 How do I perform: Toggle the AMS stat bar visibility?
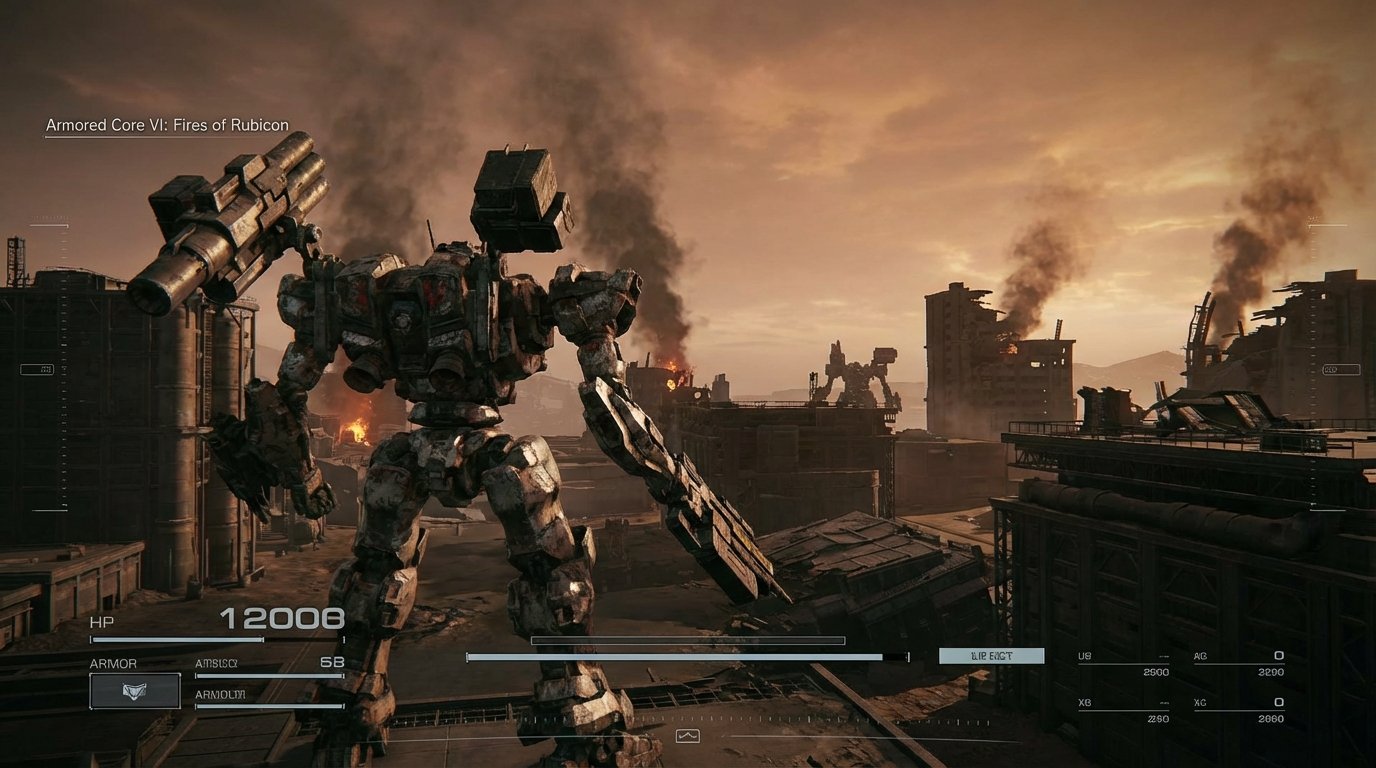pos(268,675)
